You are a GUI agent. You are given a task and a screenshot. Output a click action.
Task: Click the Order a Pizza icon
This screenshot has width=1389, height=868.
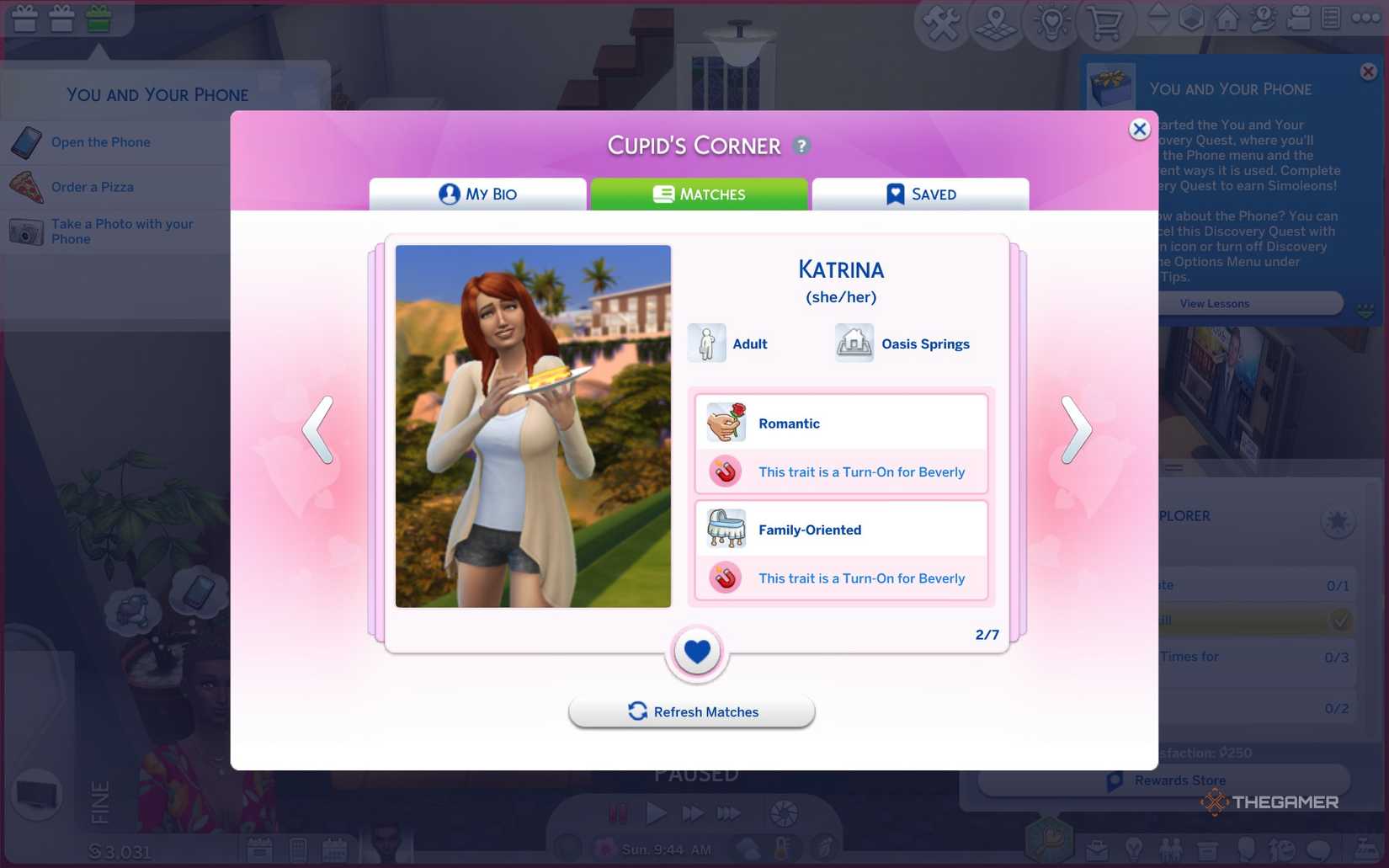[28, 186]
